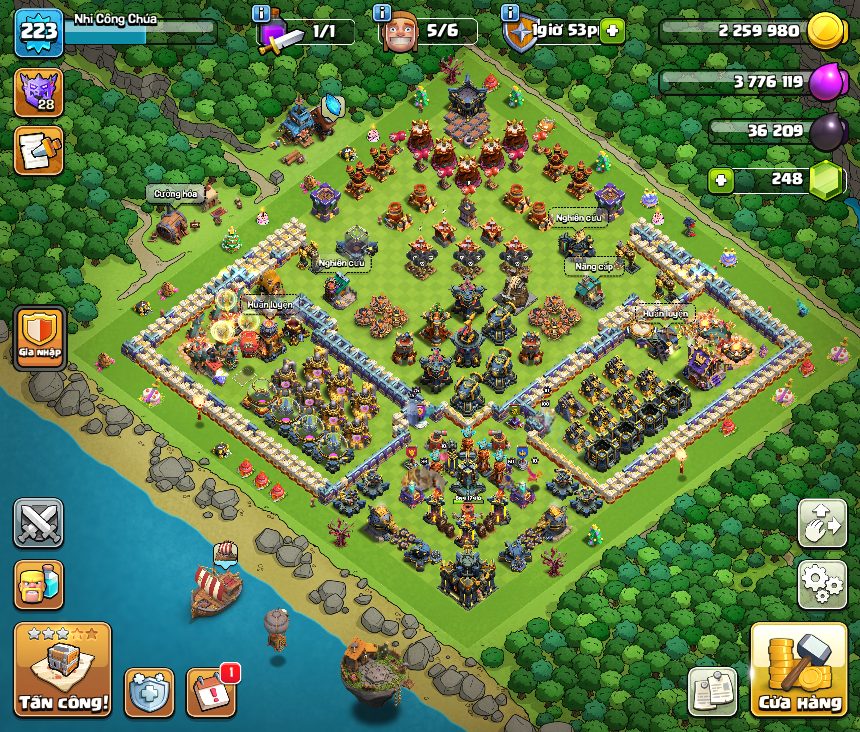Open the army barbarian icon

(x=38, y=584)
